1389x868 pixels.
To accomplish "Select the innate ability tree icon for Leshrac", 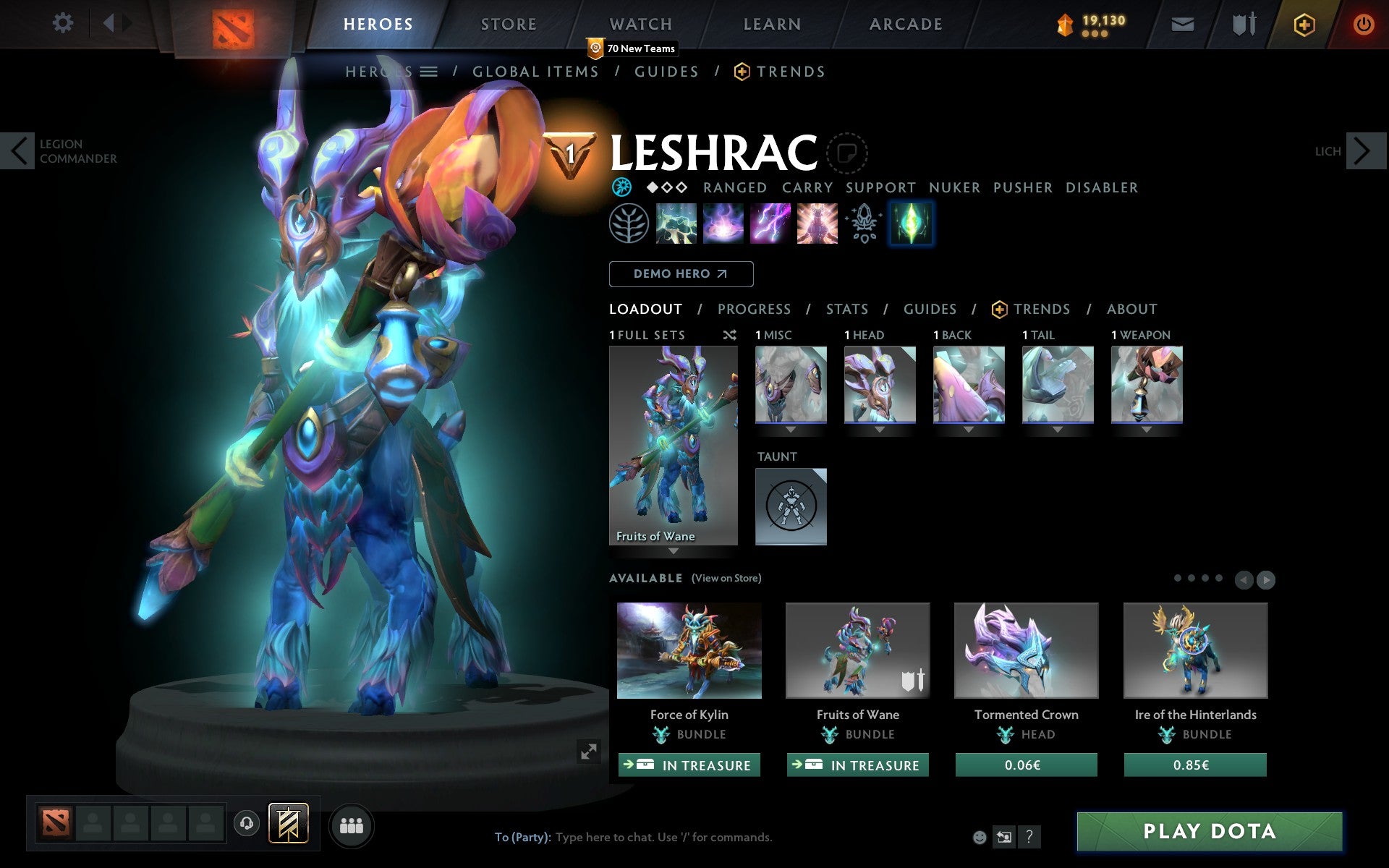I will pos(628,224).
